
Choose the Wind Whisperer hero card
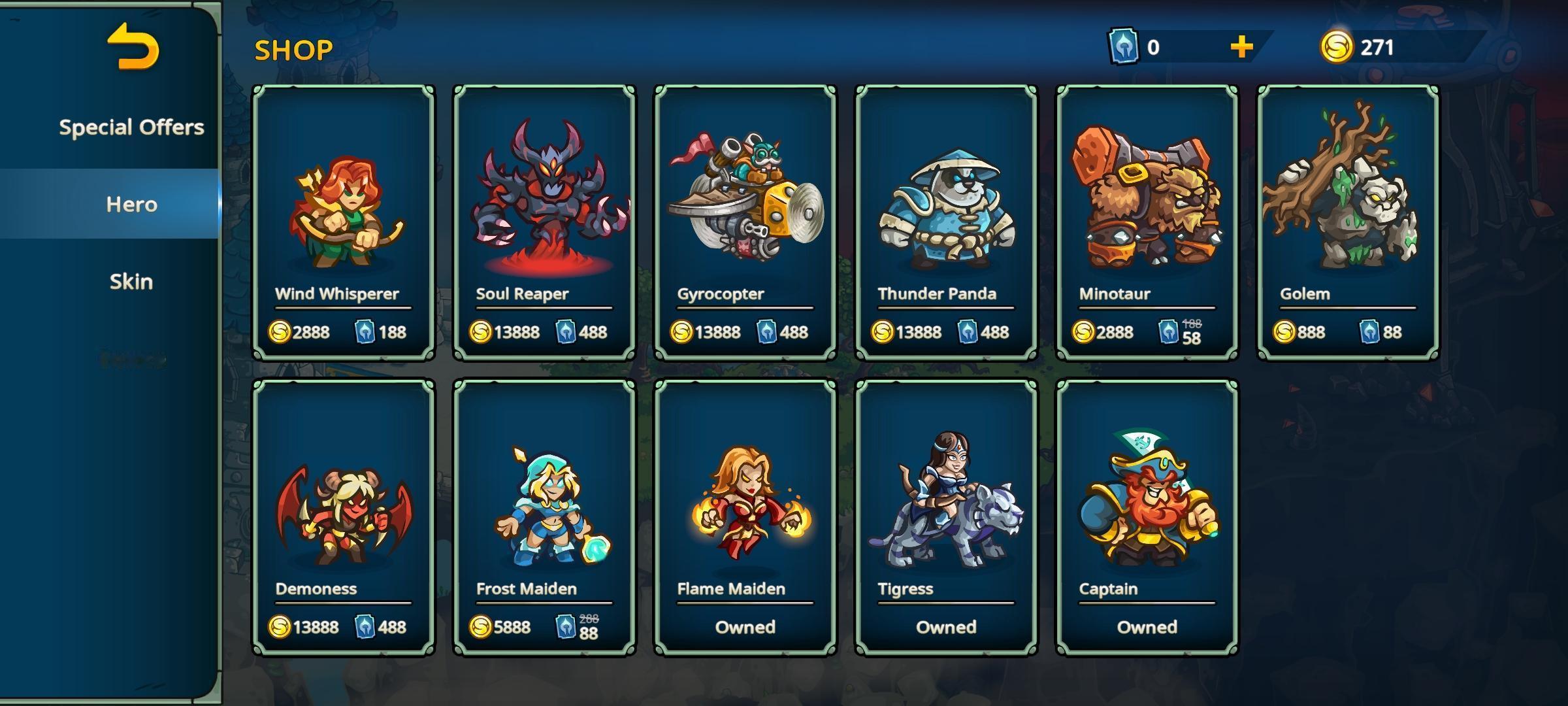click(344, 222)
